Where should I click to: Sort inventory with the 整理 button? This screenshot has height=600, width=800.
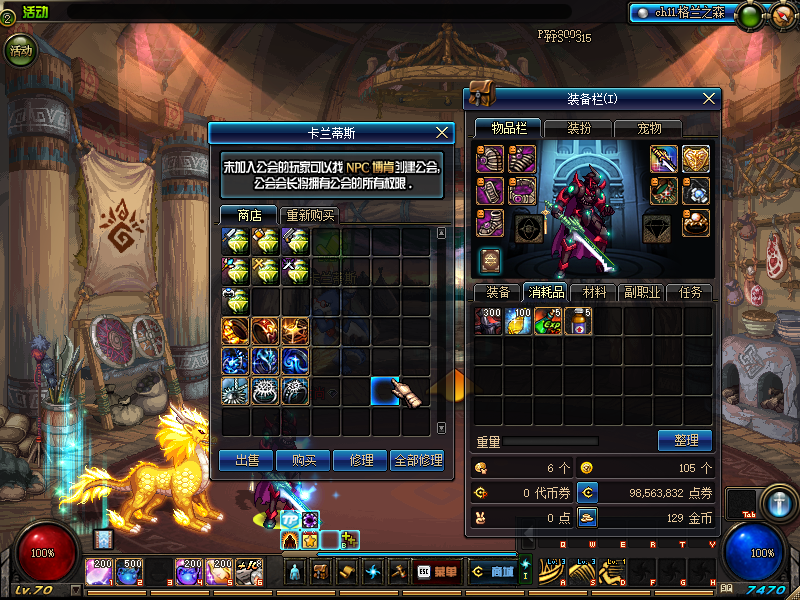pos(685,440)
